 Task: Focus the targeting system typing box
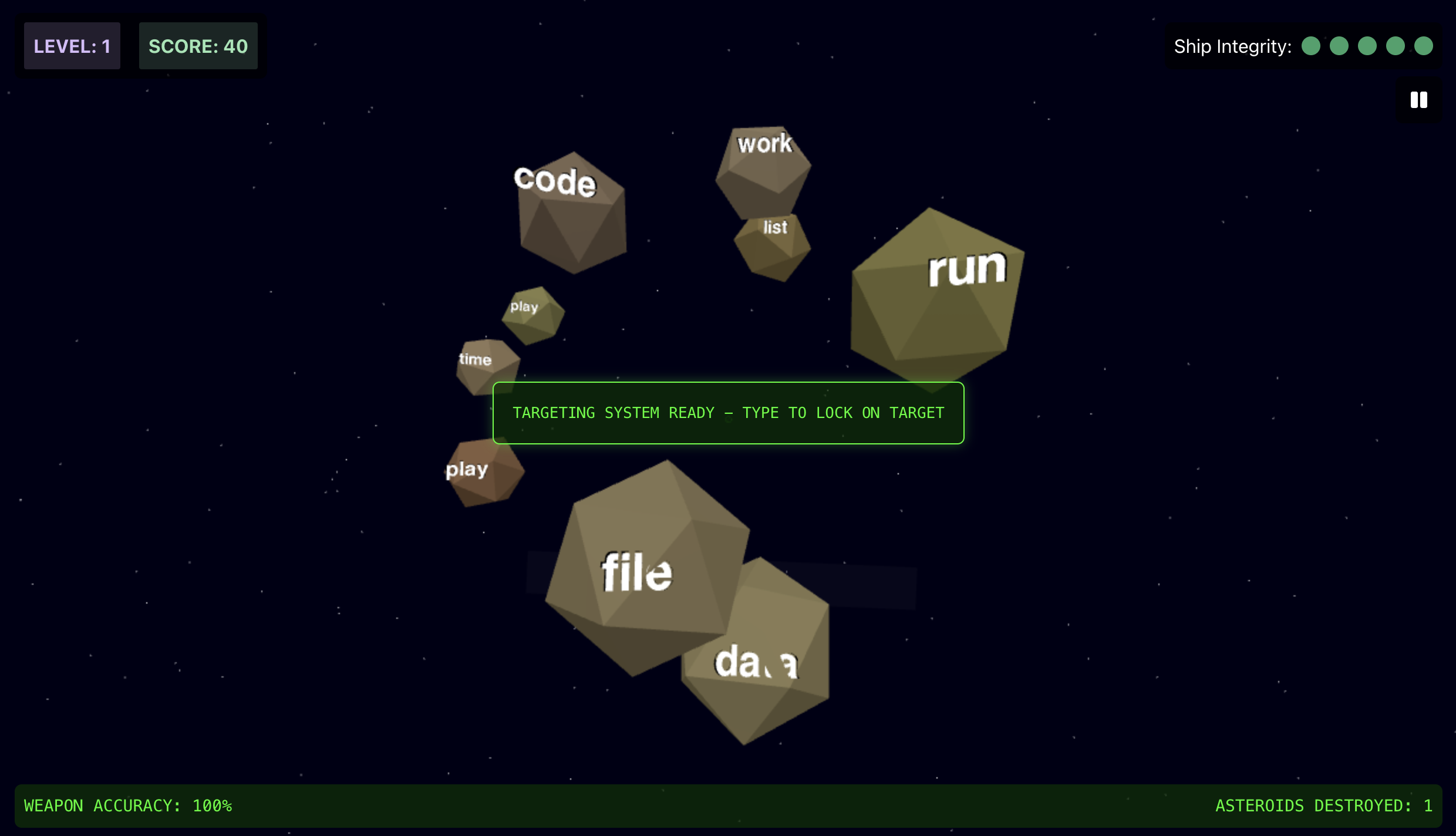coord(728,413)
